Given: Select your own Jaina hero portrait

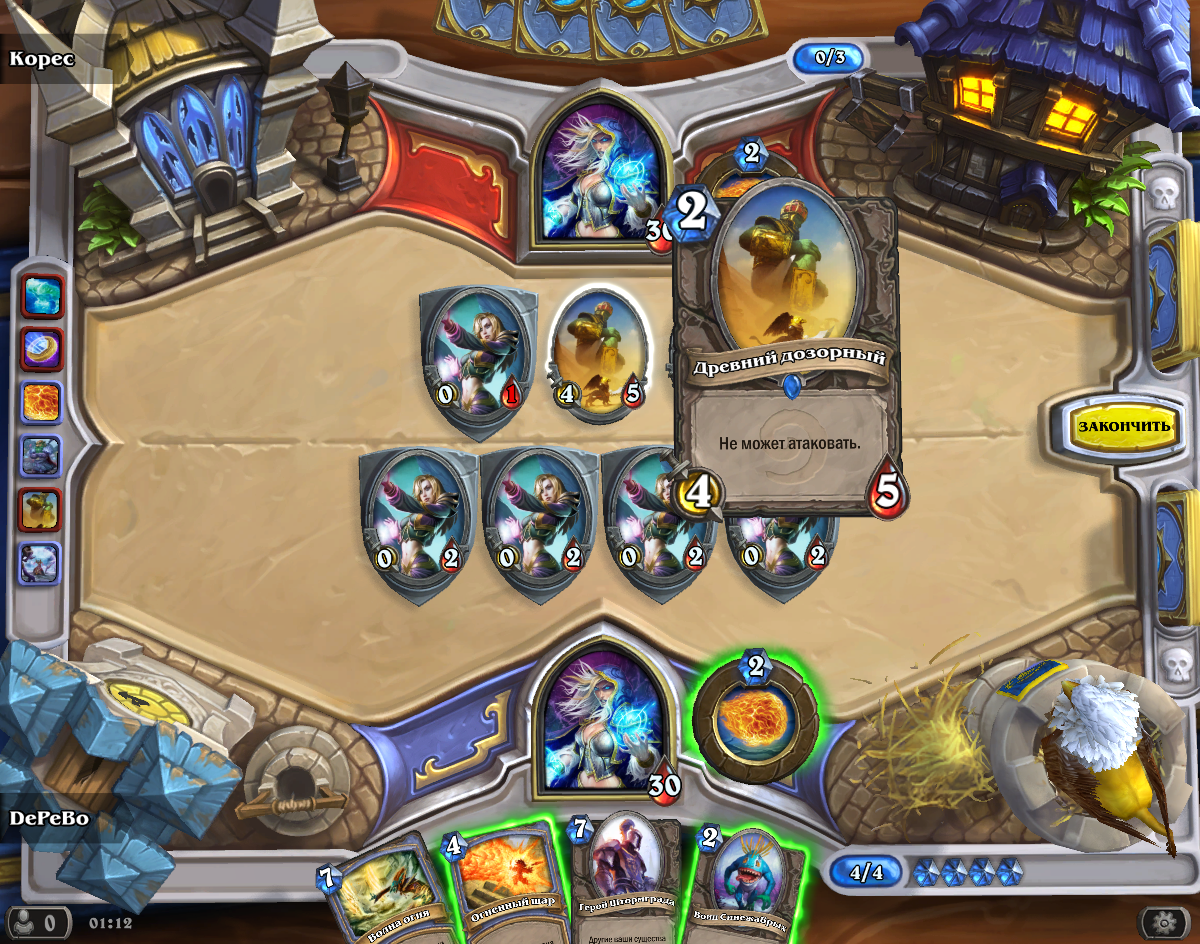Looking at the screenshot, I should 598,717.
